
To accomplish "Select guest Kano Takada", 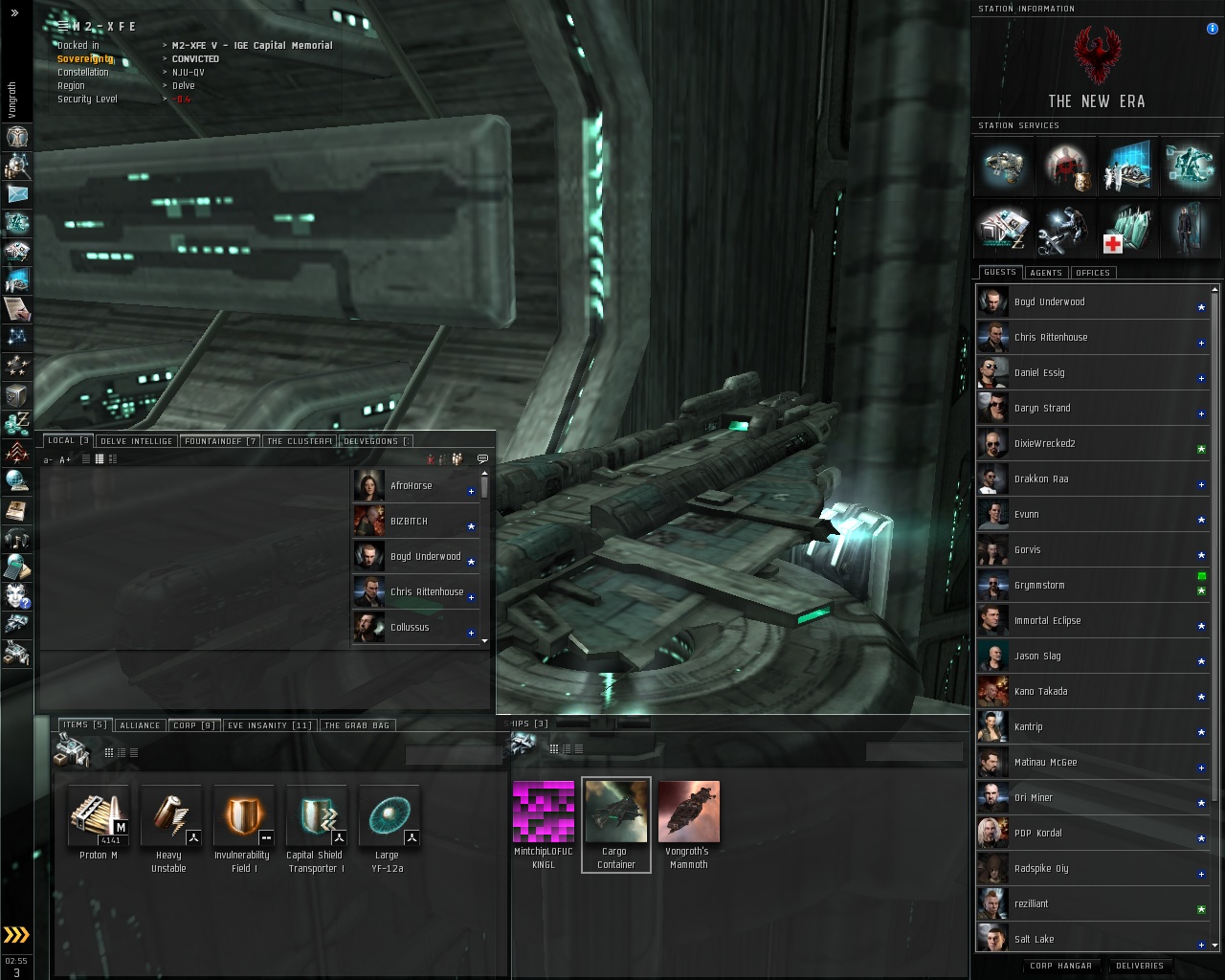I will point(1040,692).
